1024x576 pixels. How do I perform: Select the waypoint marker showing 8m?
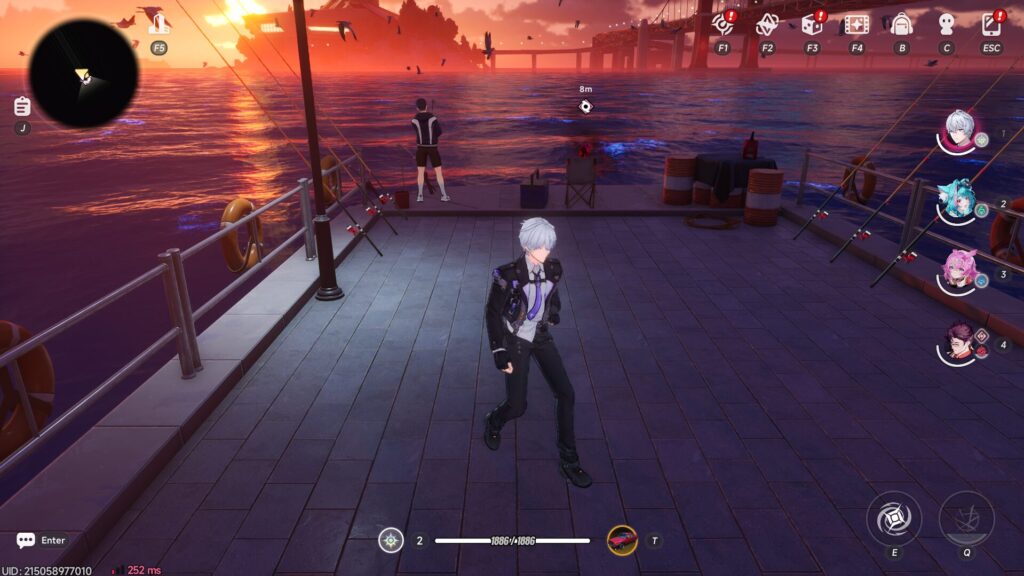[x=586, y=107]
